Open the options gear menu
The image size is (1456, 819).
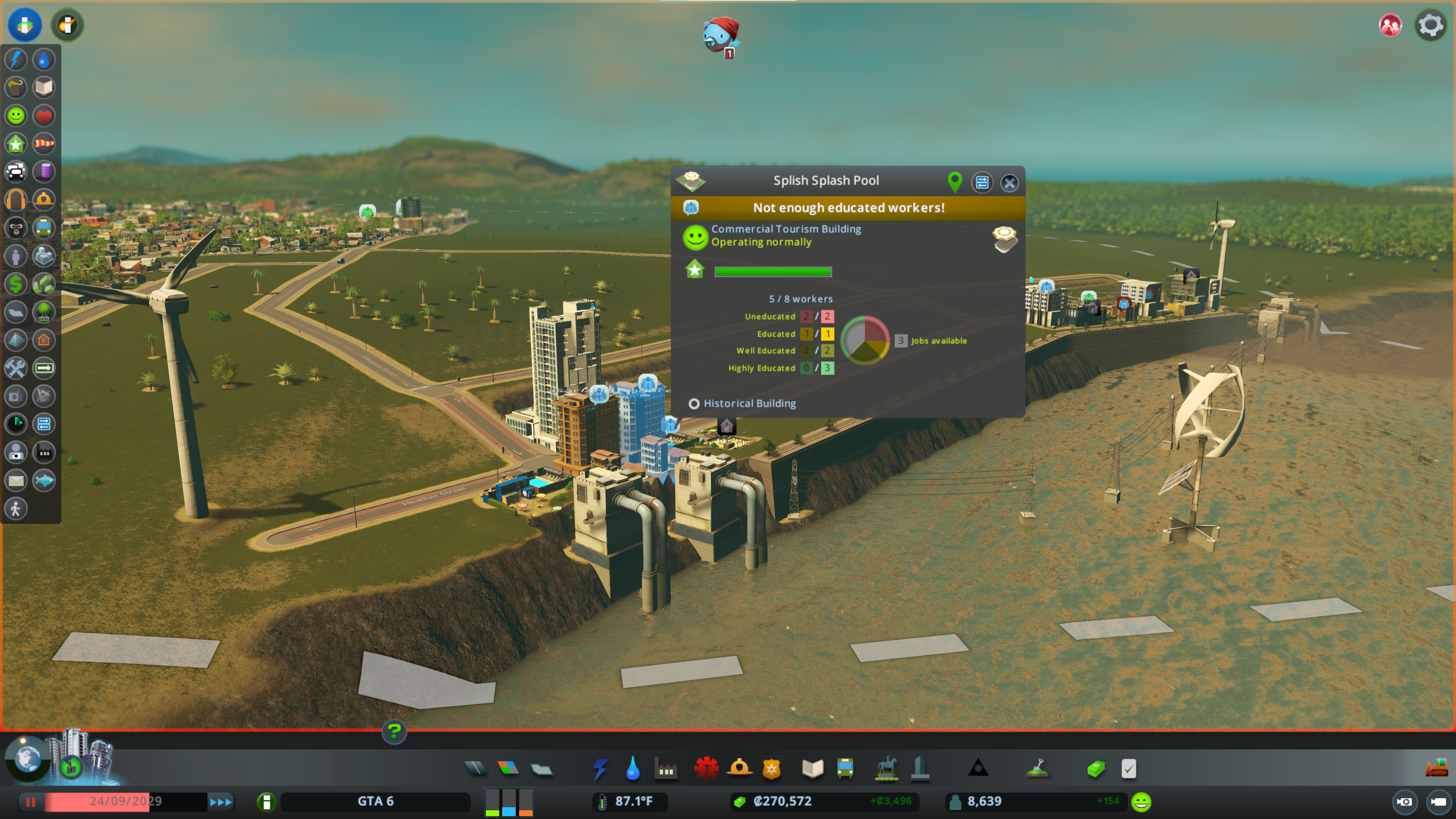click(x=1430, y=25)
